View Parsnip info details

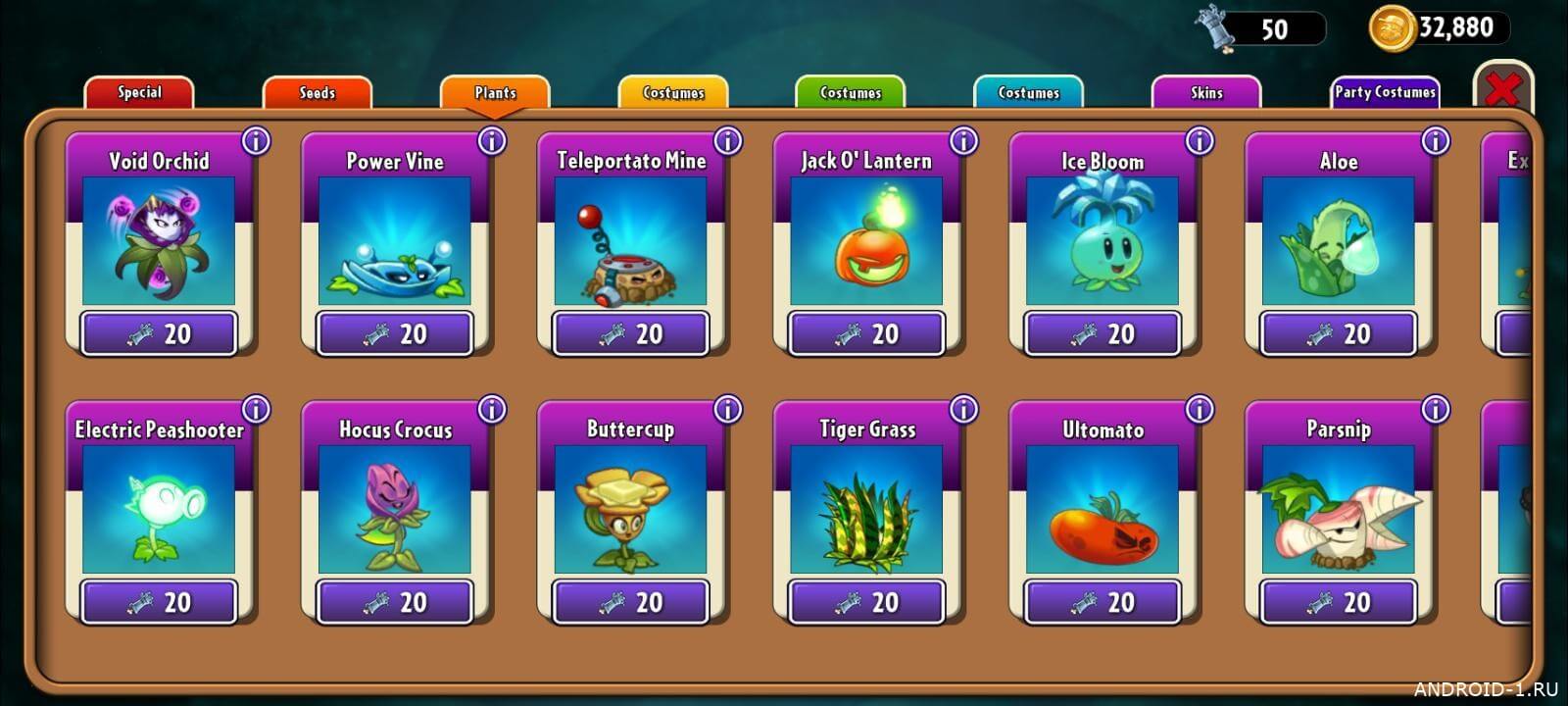coord(1435,409)
